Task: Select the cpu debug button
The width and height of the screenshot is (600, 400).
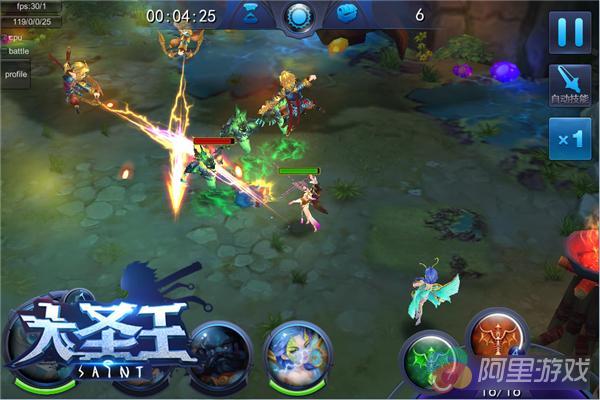Action: pos(14,36)
